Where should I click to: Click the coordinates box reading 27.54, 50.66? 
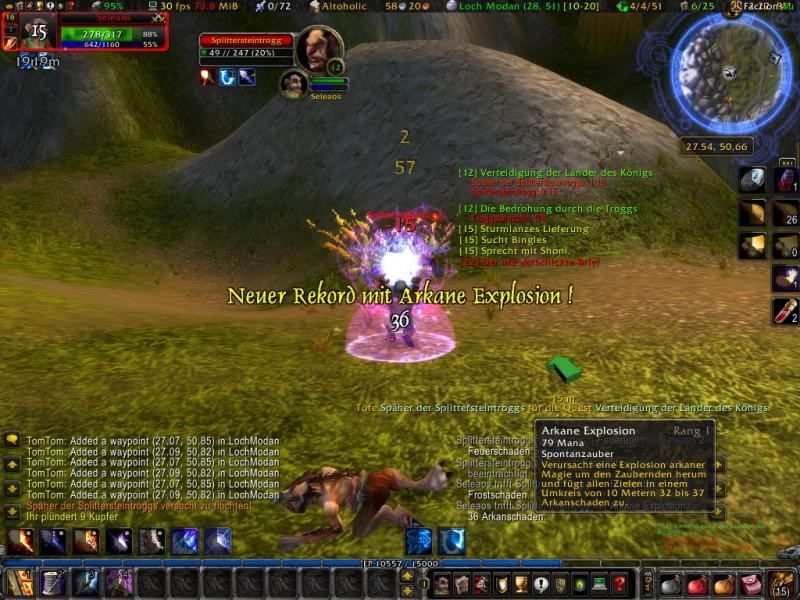coord(717,146)
